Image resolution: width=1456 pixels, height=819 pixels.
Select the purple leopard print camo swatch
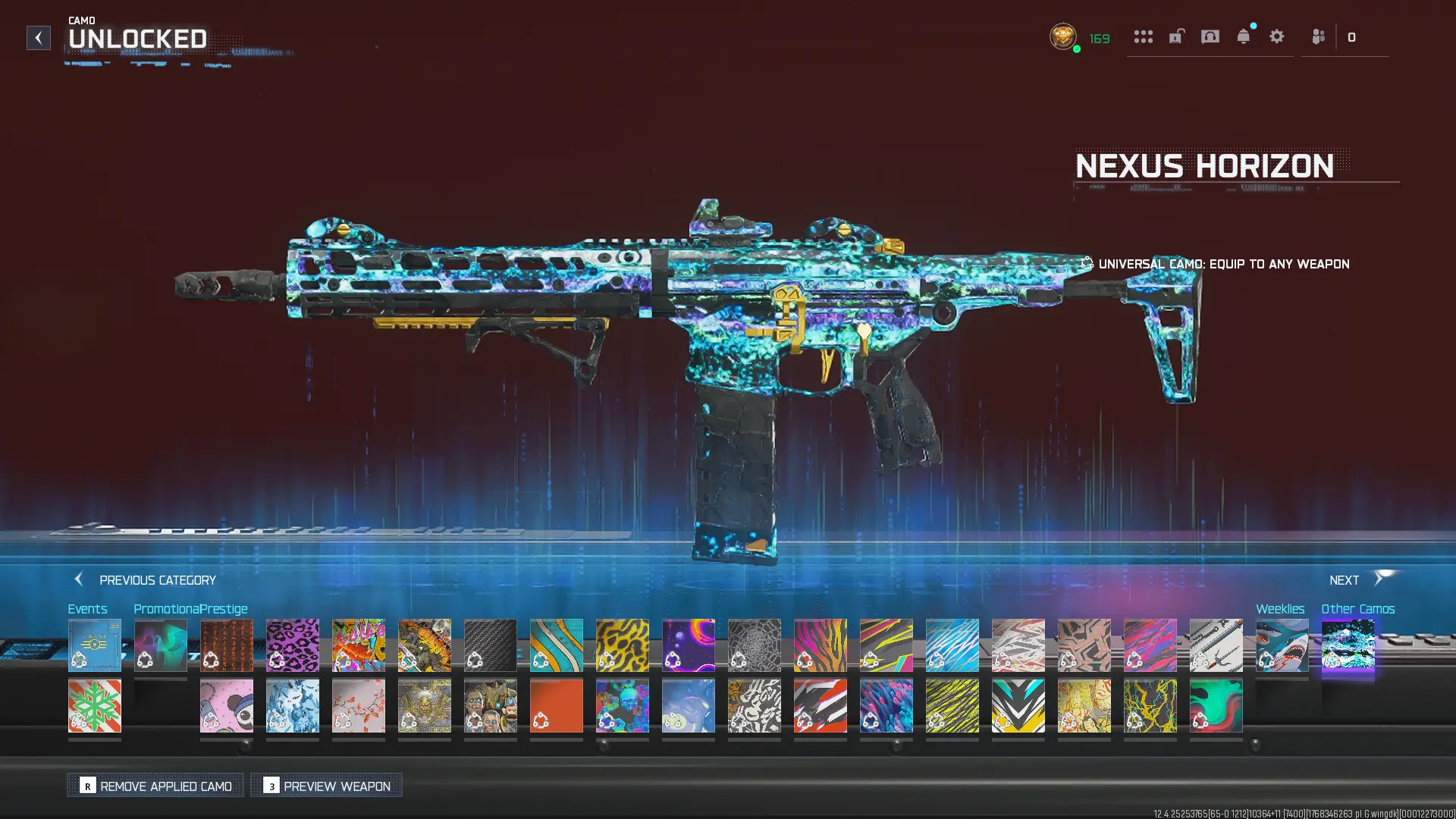(293, 645)
